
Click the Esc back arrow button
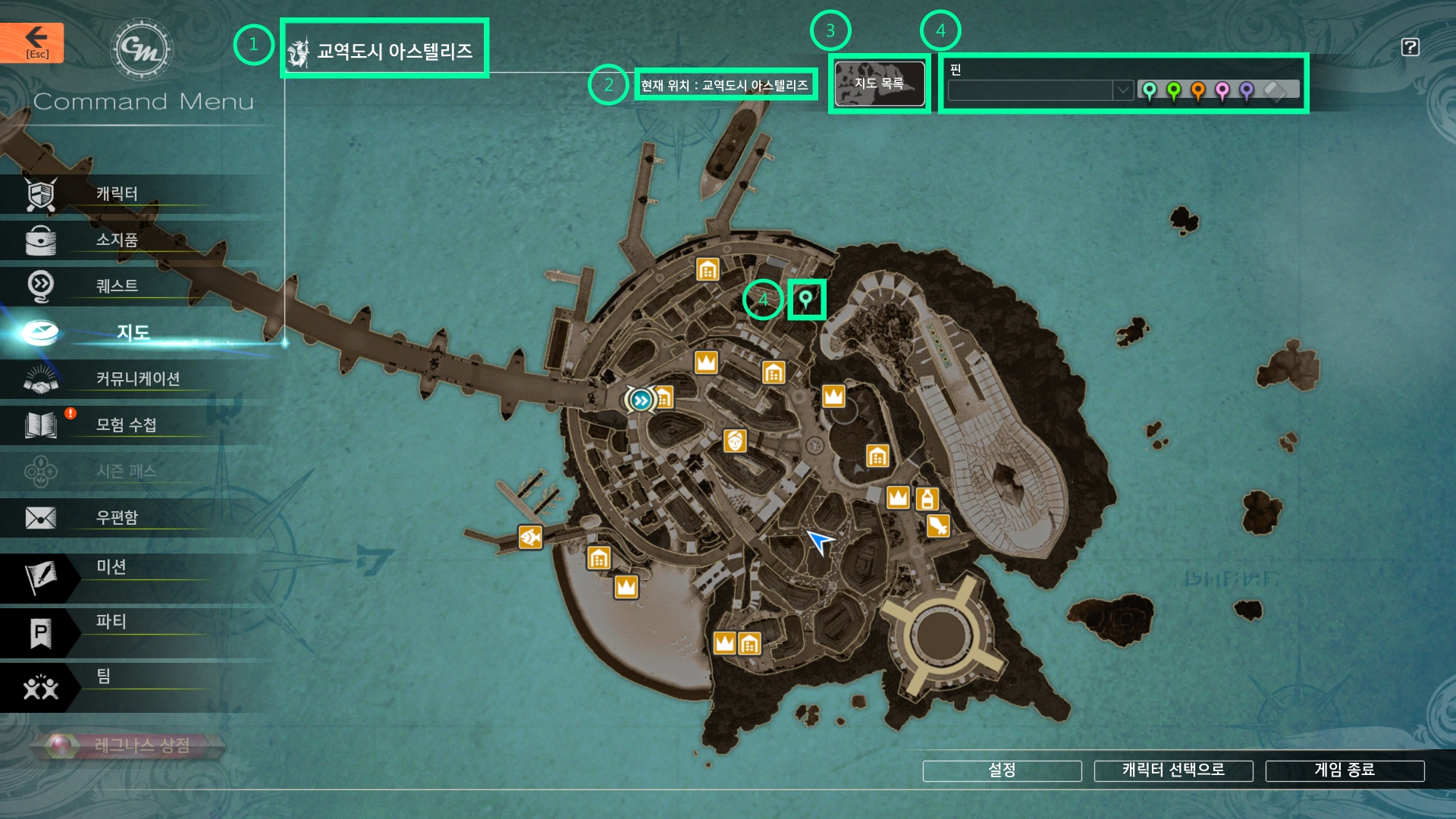point(32,42)
